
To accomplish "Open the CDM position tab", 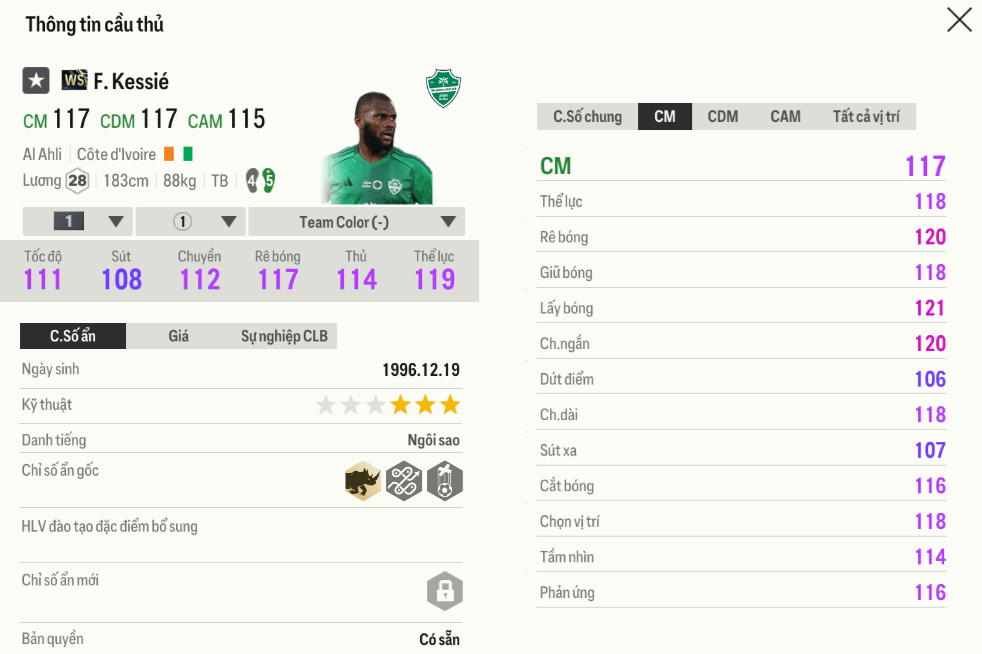I will click(722, 117).
